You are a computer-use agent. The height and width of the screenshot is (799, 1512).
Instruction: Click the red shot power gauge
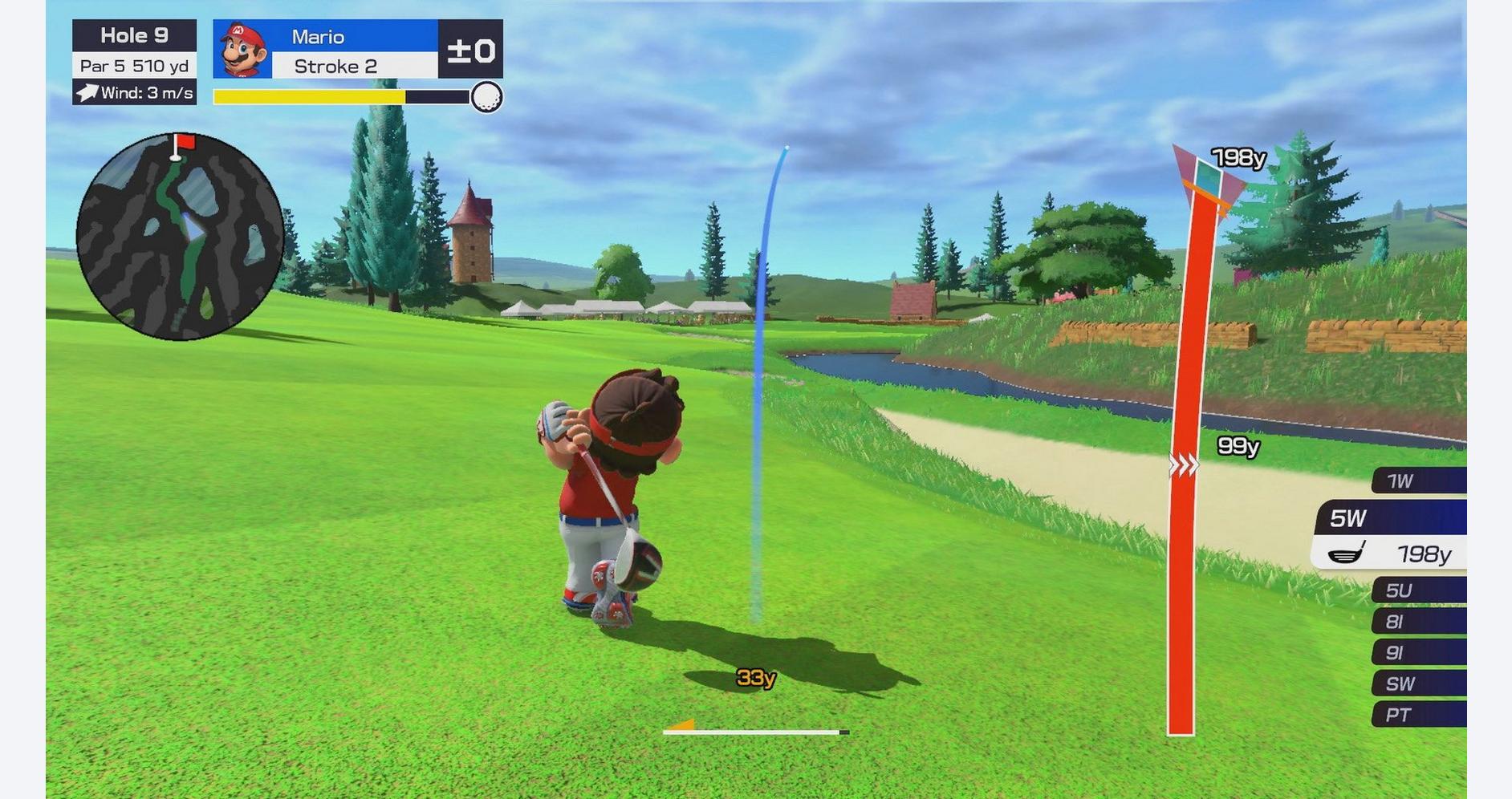pyautogui.click(x=1181, y=481)
